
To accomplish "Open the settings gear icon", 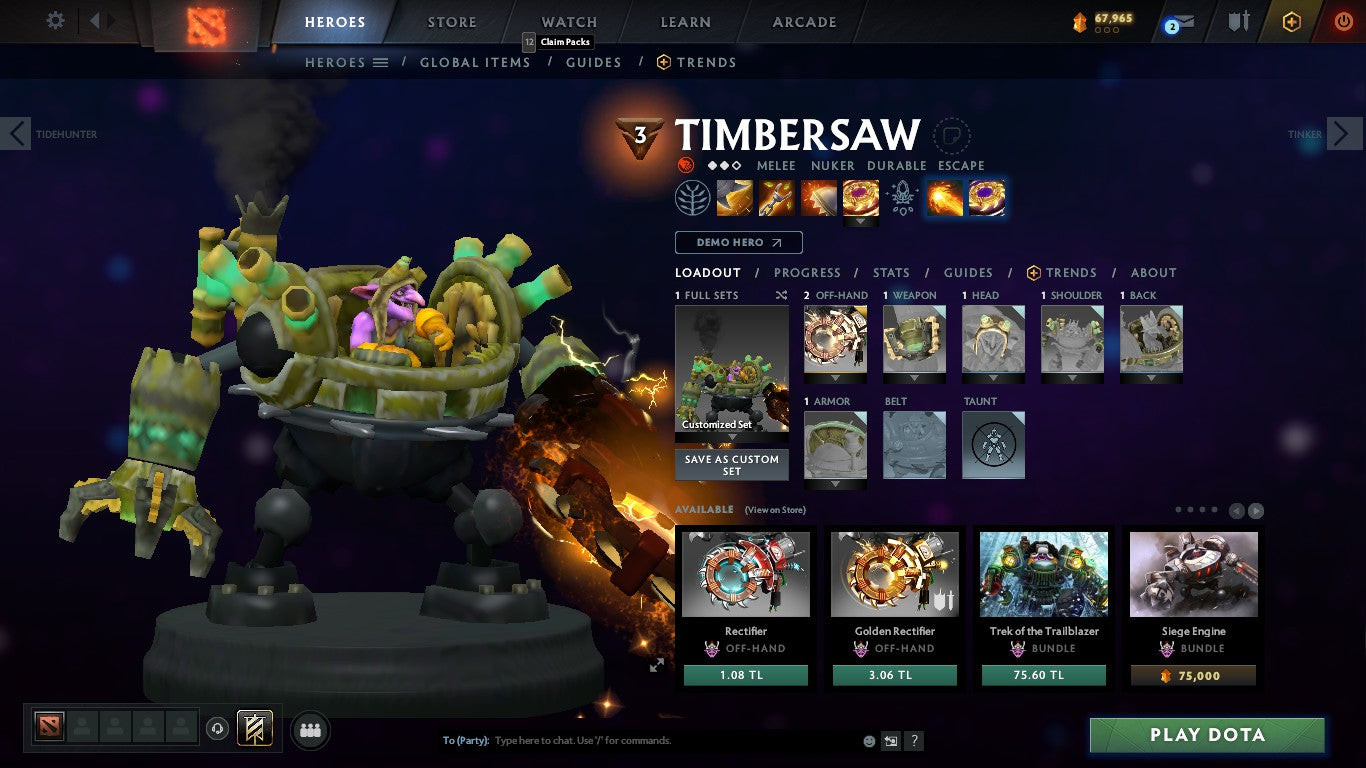I will point(55,20).
